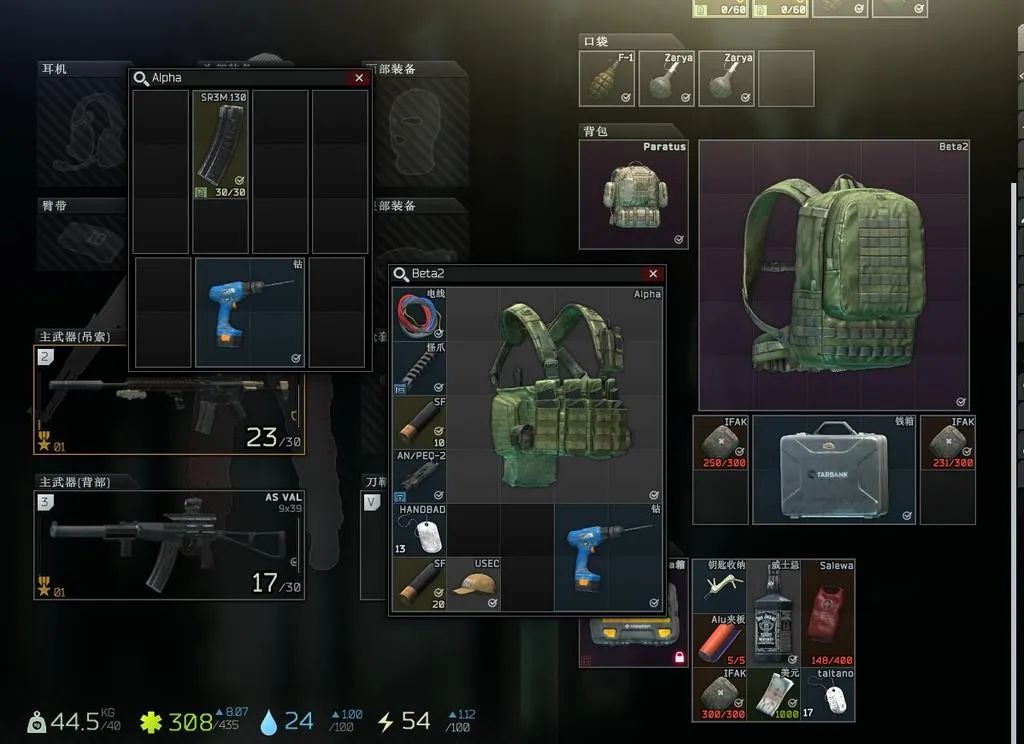The width and height of the screenshot is (1024, 744).
Task: Pick the drill in the Alpha window
Action: (250, 310)
